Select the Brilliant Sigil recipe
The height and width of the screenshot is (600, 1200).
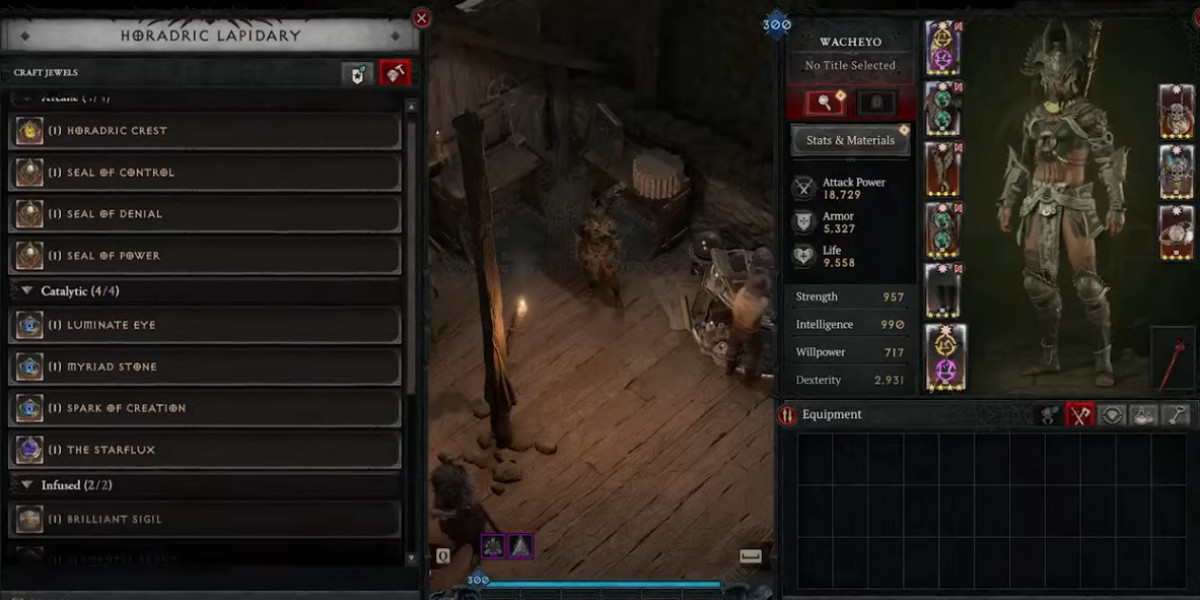pos(205,519)
